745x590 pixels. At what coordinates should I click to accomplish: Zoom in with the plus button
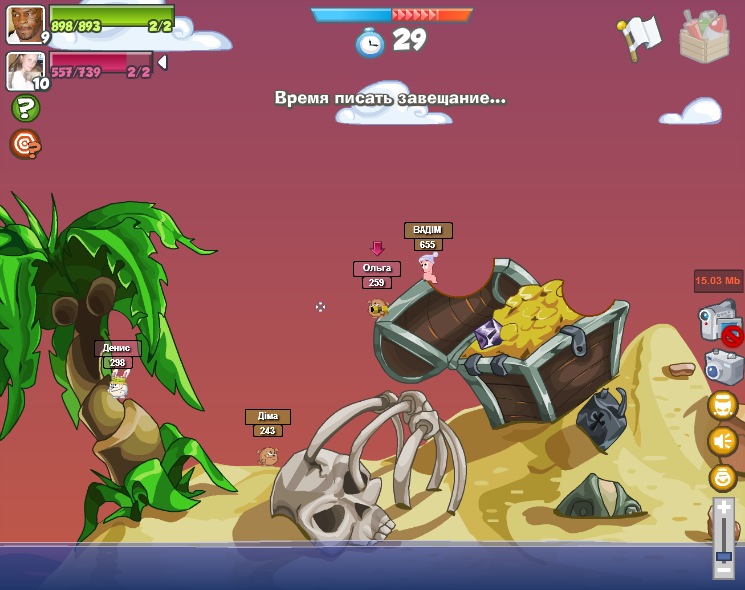coord(723,506)
